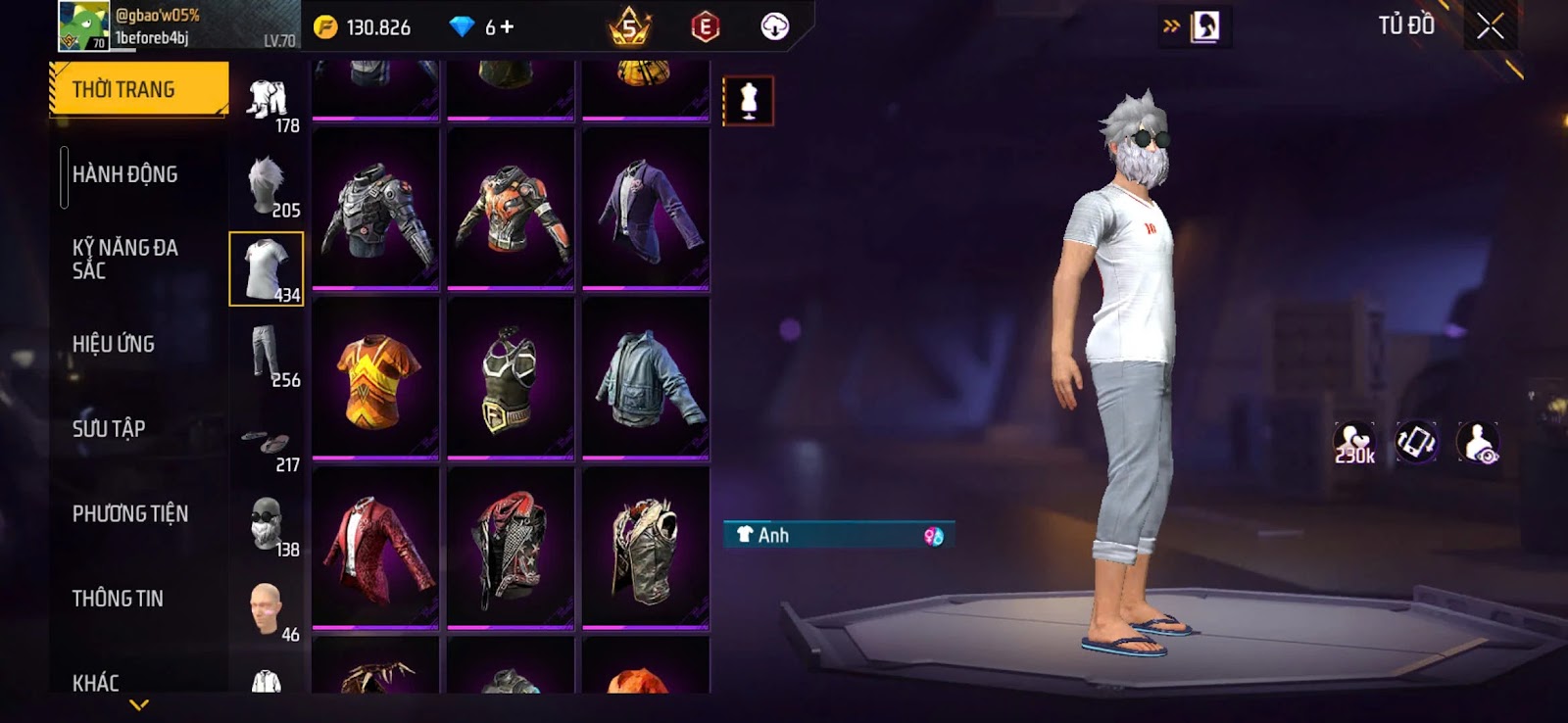This screenshot has height=723, width=1568.
Task: Open the HIỆU ỨNG menu entry
Action: coord(114,344)
